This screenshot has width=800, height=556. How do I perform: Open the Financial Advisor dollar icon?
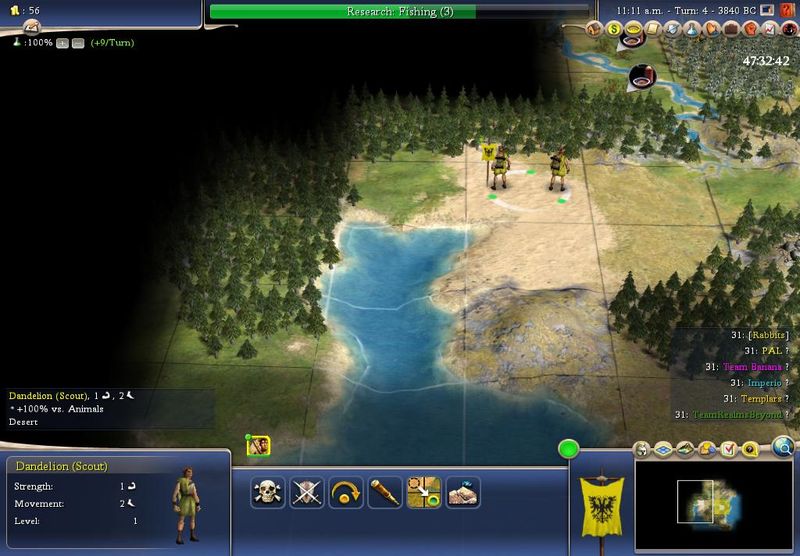coord(614,27)
